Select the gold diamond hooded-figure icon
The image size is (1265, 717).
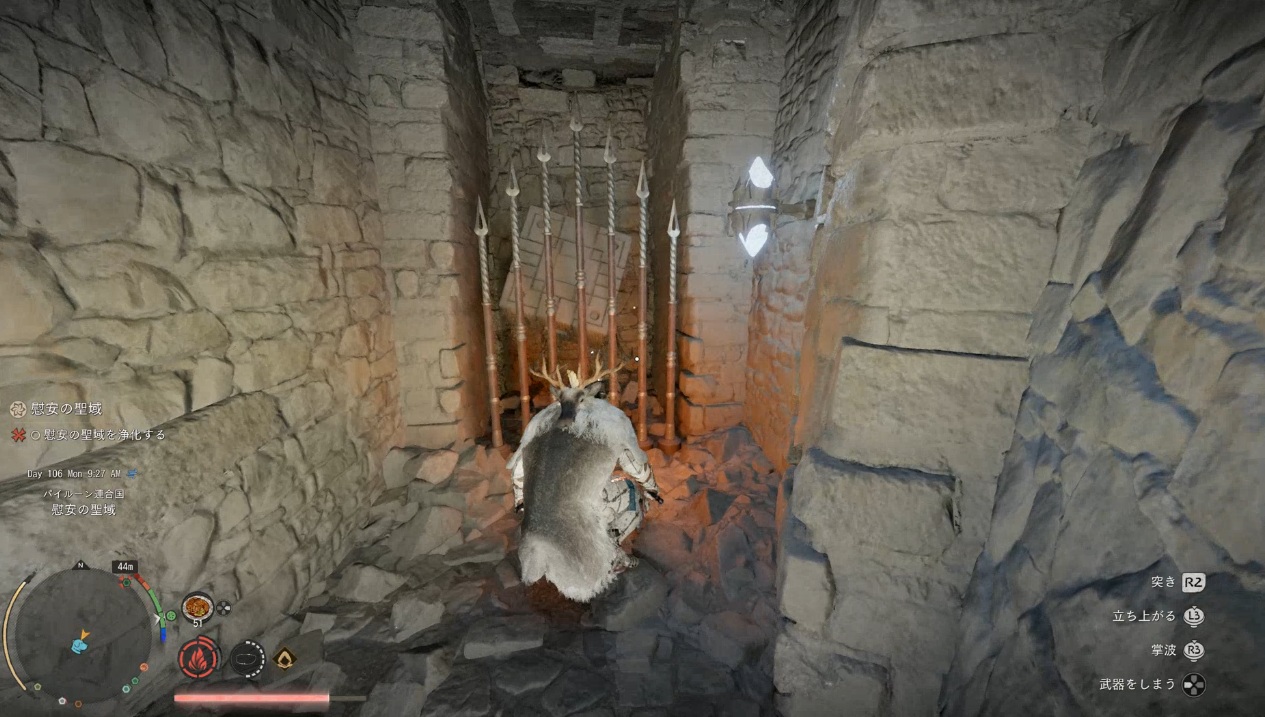[286, 658]
